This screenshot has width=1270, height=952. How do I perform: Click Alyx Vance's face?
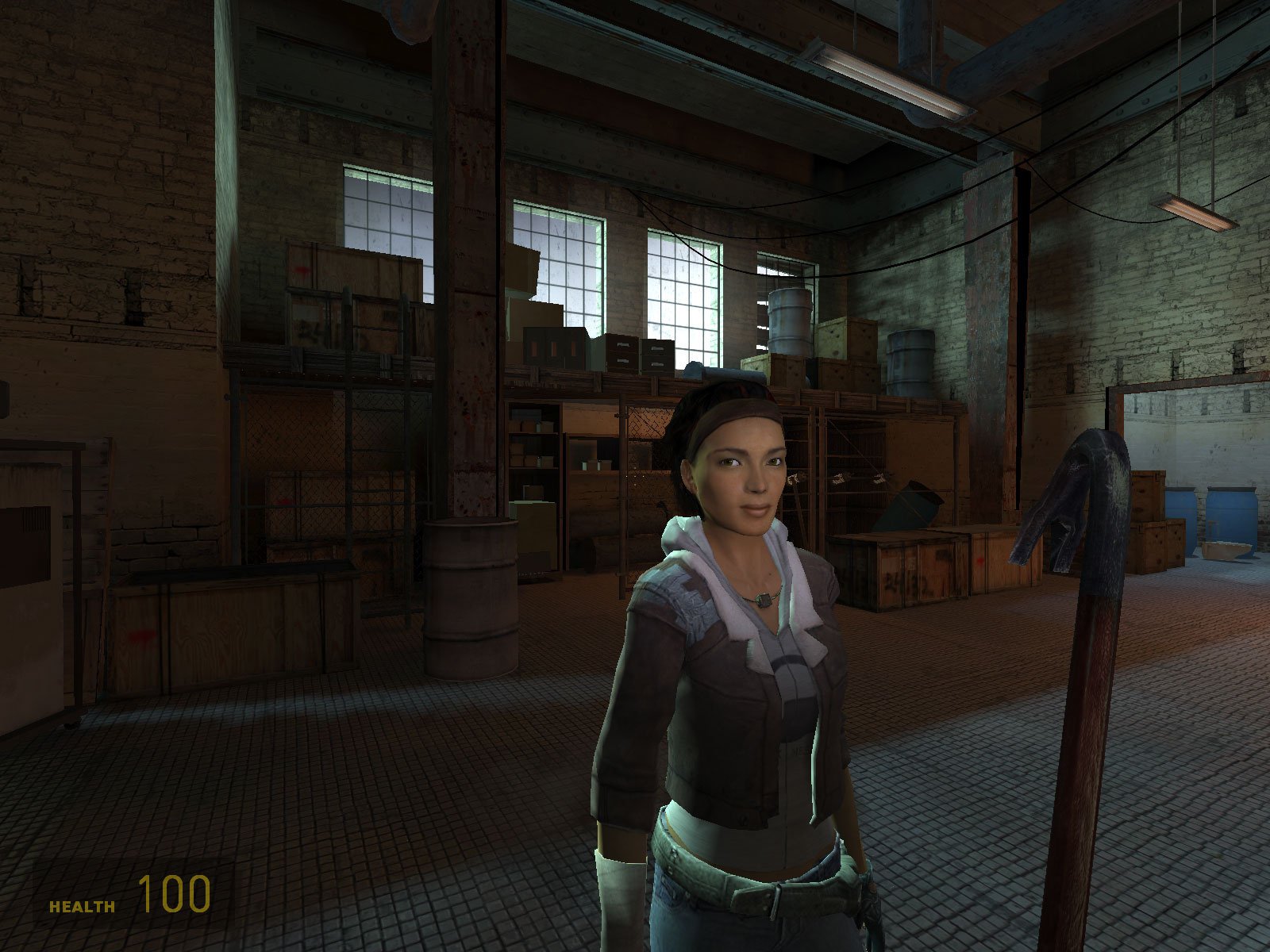(x=738, y=476)
